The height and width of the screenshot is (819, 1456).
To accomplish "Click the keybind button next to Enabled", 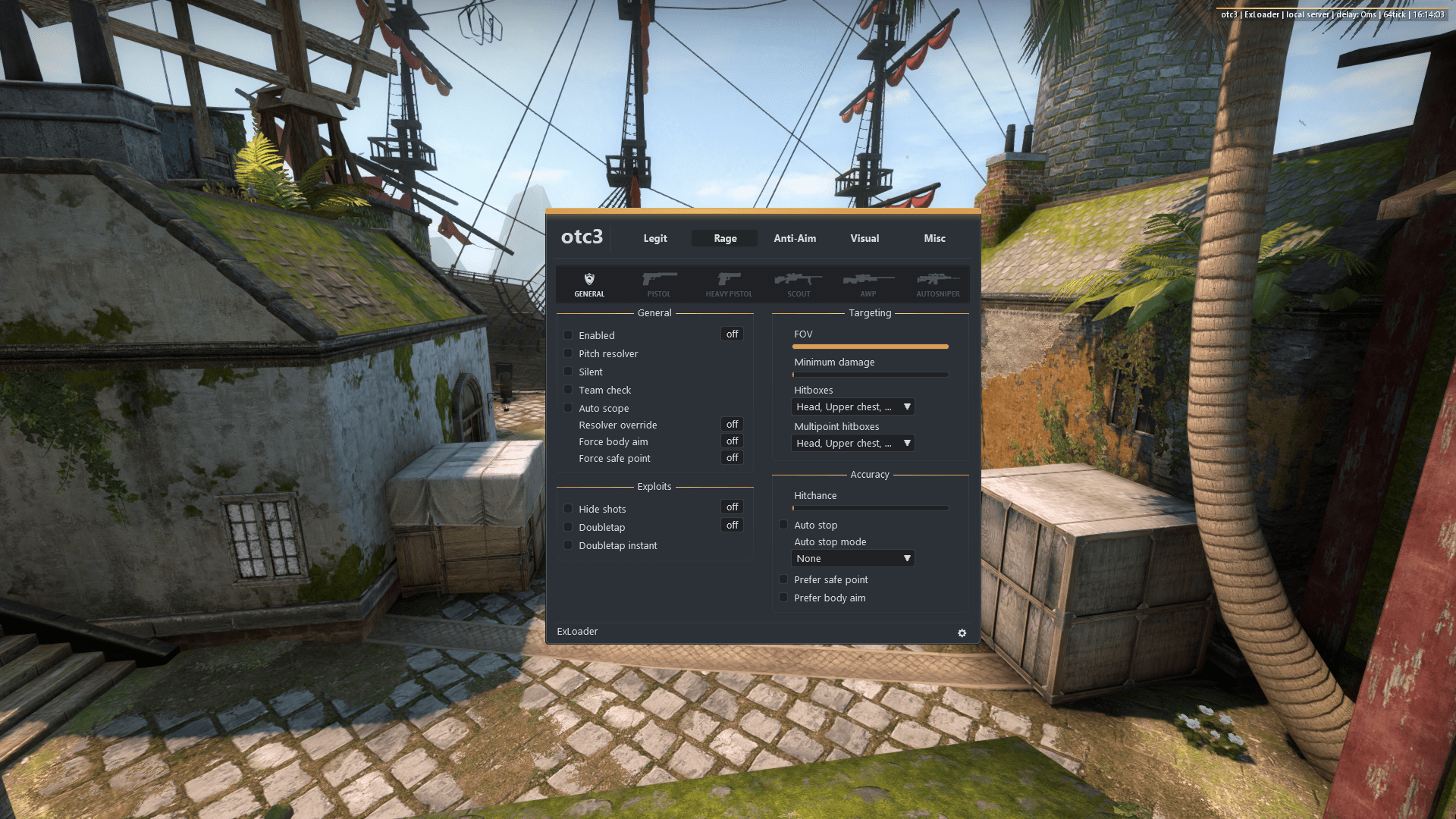I will pyautogui.click(x=730, y=334).
